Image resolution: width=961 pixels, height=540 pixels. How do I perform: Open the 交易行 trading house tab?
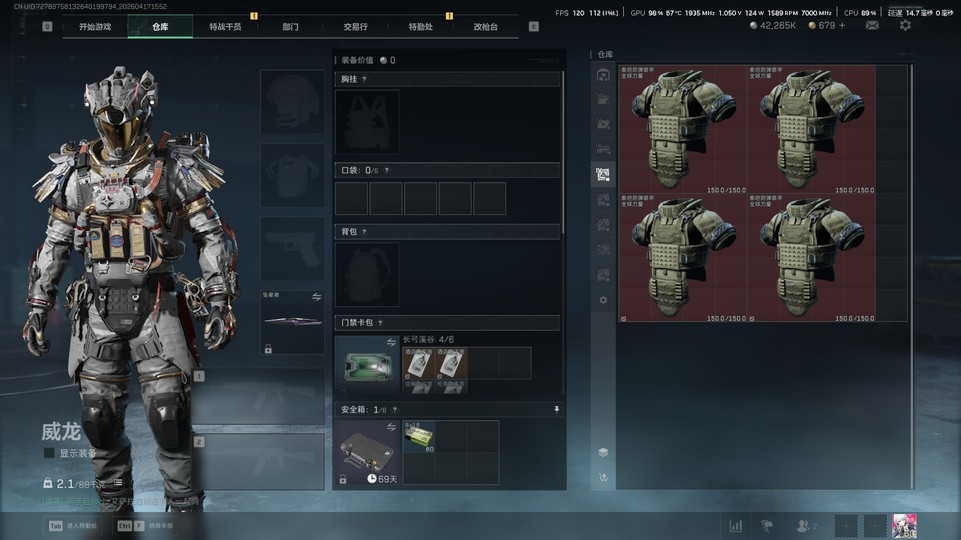coord(355,27)
